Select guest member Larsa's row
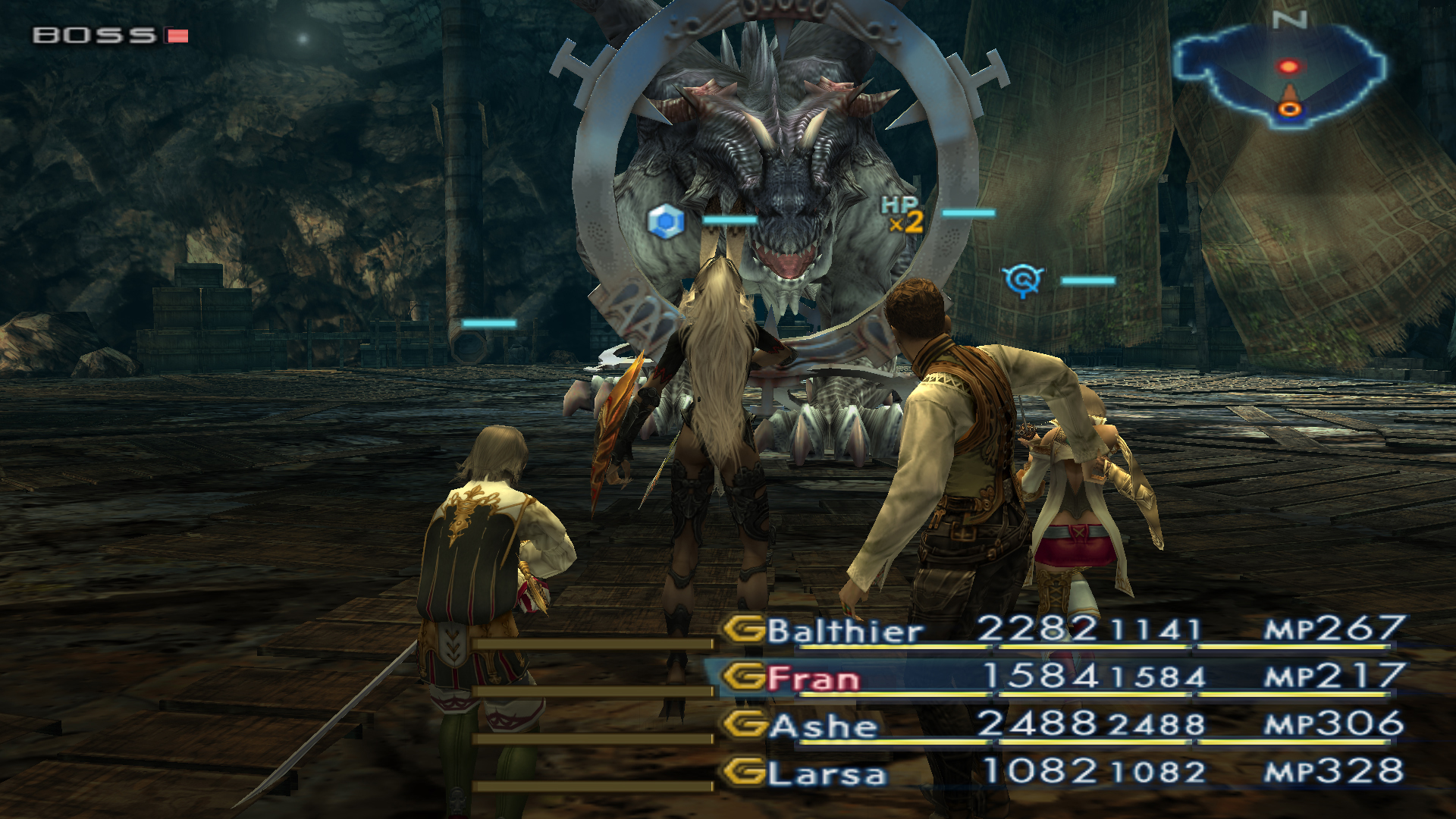1456x819 pixels. pyautogui.click(x=827, y=773)
